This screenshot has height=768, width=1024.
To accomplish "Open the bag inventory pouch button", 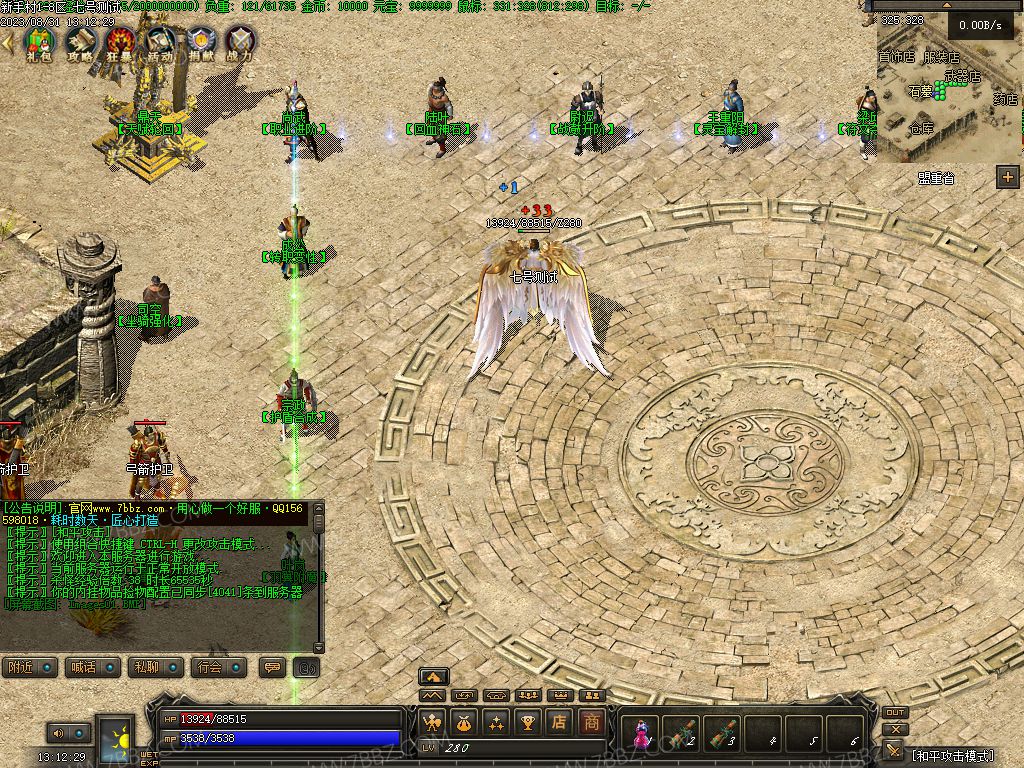I will tap(464, 722).
